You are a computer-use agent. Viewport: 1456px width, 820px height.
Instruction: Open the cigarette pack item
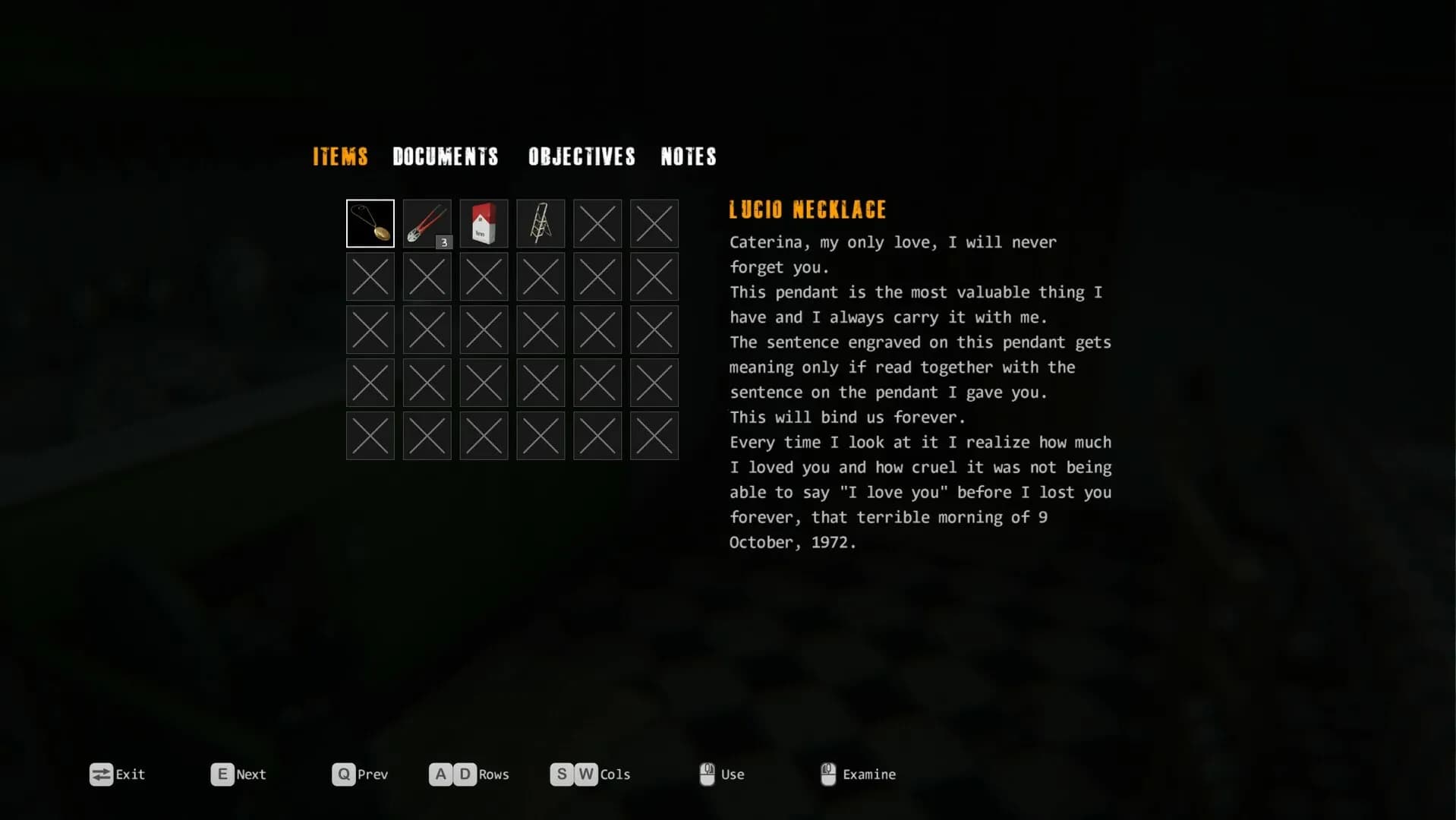pyautogui.click(x=484, y=222)
